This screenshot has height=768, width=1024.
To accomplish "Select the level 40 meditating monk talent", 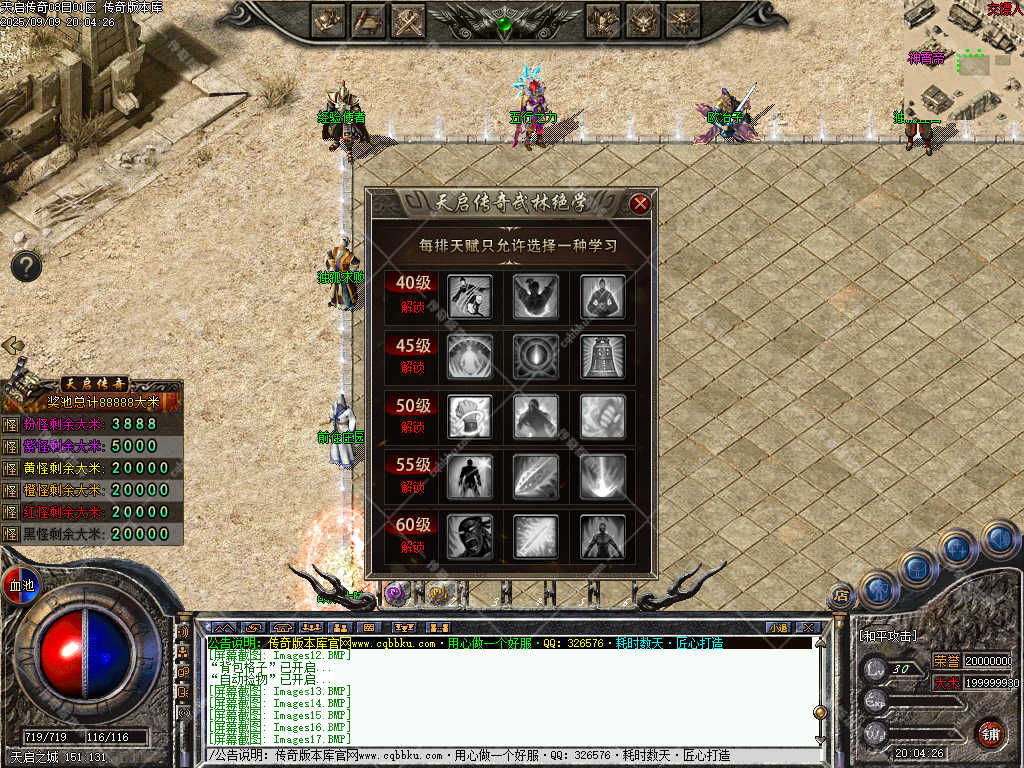I will pos(603,296).
